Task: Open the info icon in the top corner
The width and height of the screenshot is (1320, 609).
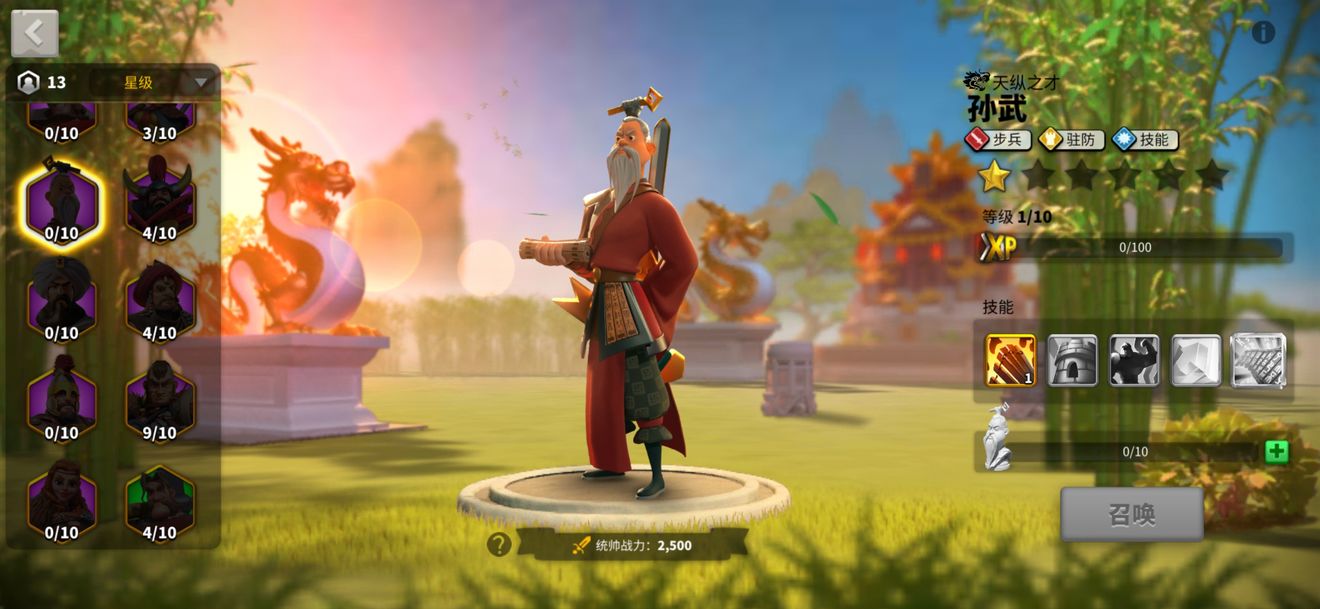Action: coord(1263,32)
